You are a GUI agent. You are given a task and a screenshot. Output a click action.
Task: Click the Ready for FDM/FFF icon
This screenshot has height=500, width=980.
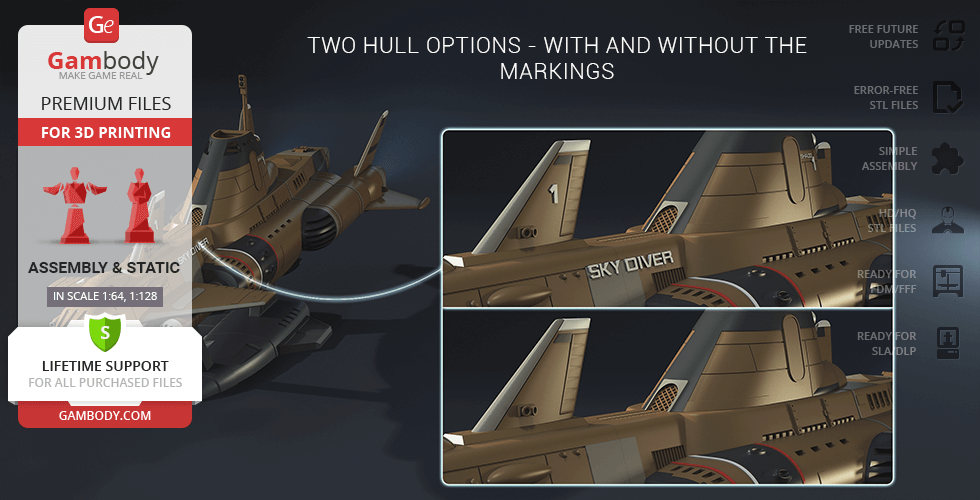(946, 281)
